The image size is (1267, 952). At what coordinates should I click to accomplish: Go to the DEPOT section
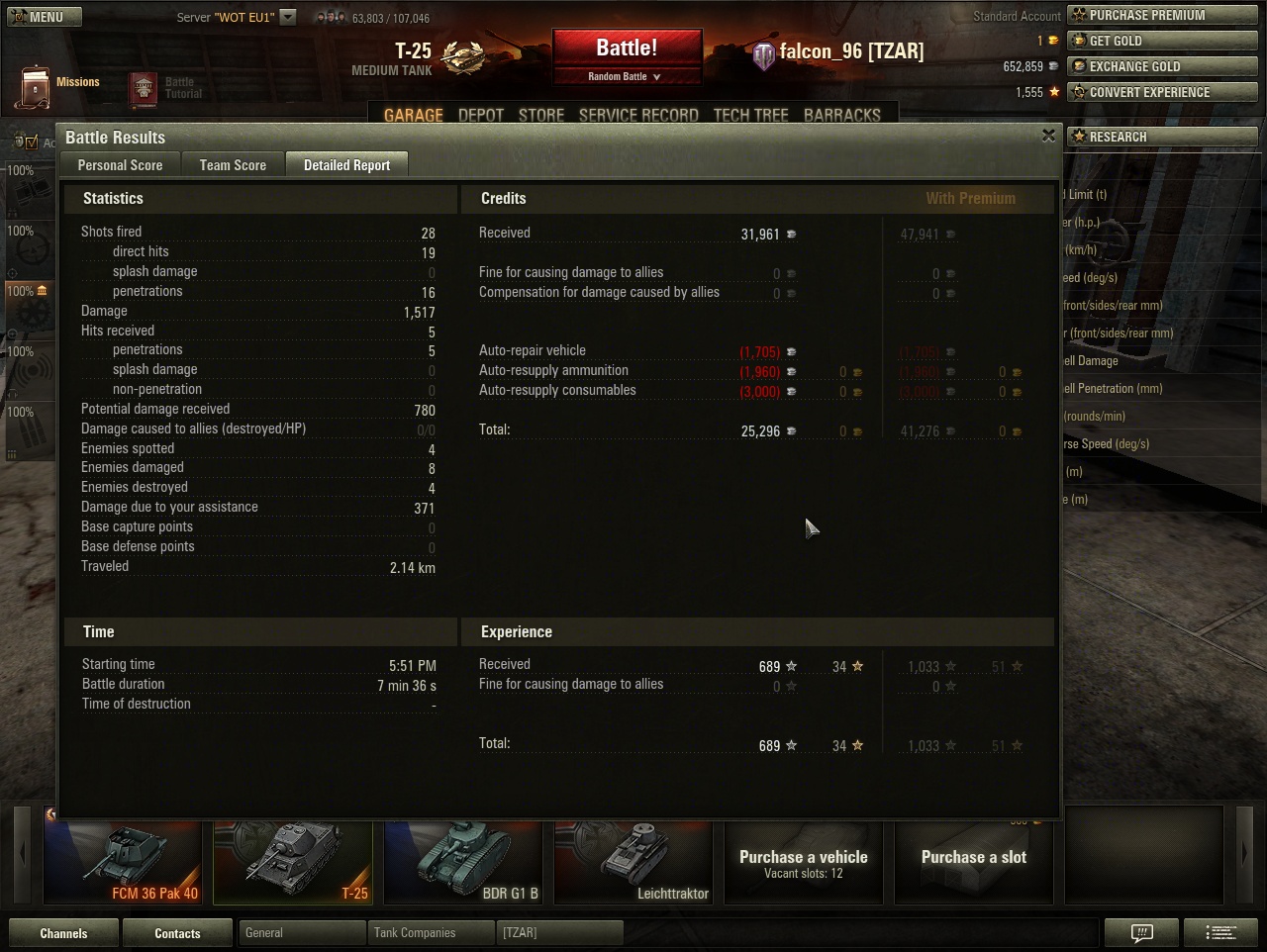point(481,115)
